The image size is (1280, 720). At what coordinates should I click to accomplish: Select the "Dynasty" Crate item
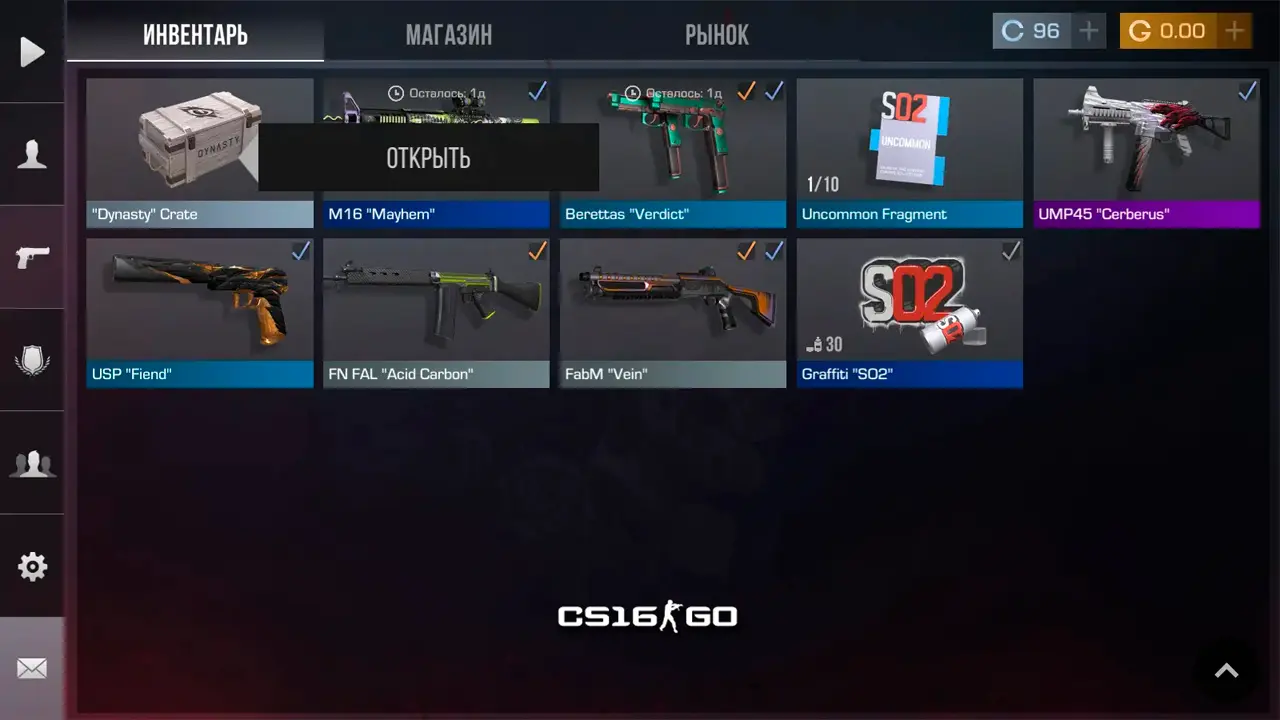coord(170,150)
